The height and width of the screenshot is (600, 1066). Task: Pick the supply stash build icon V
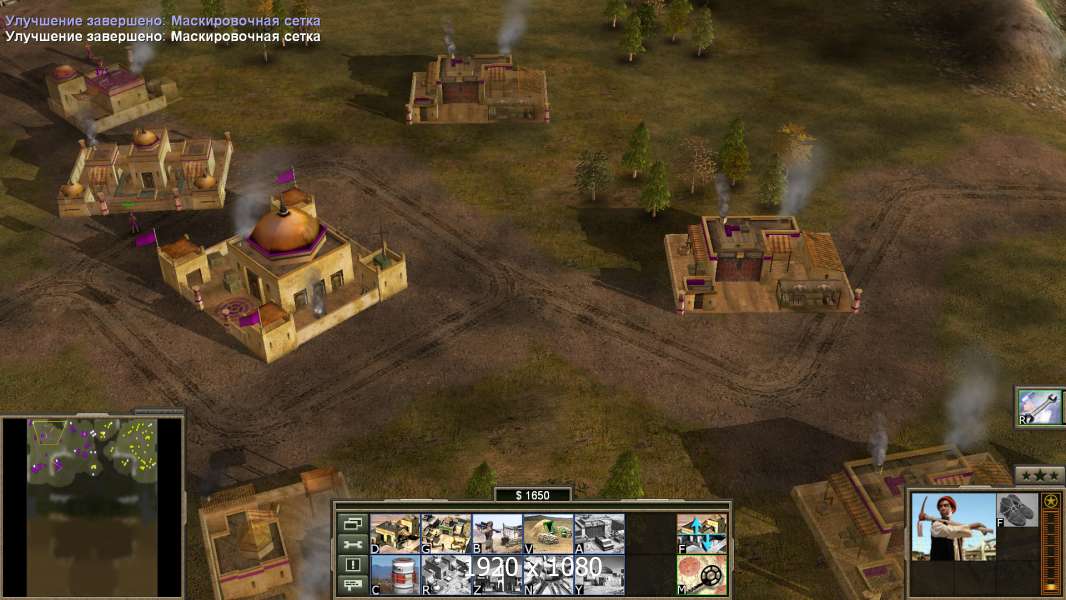pyautogui.click(x=548, y=533)
